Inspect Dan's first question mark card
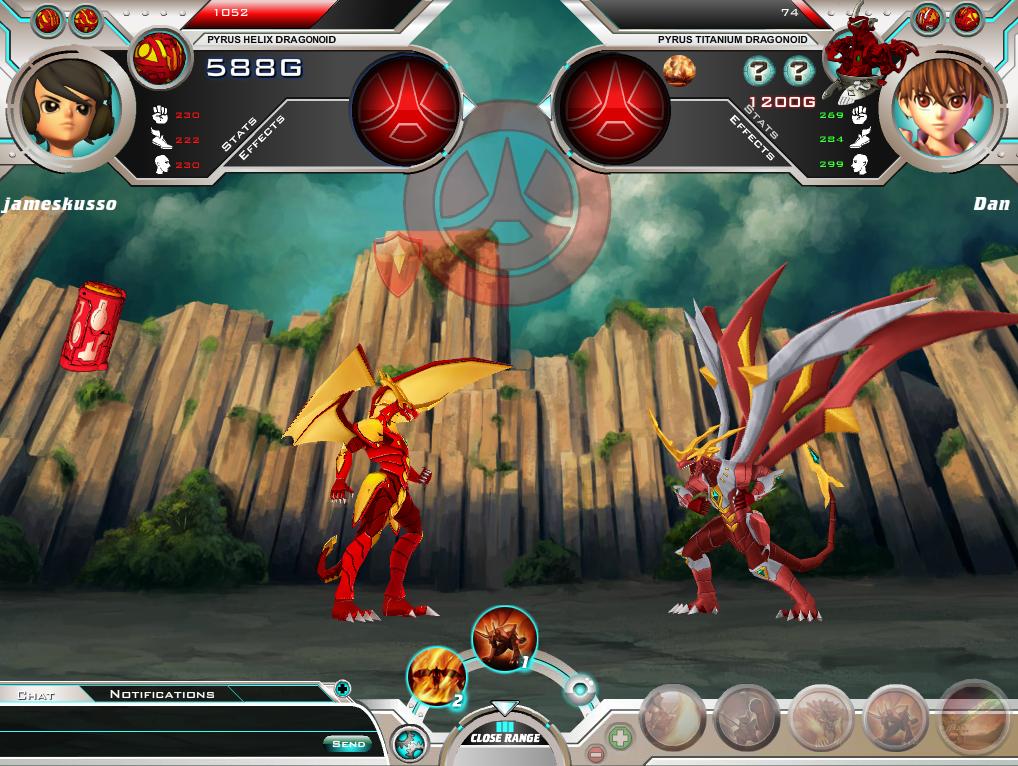This screenshot has width=1018, height=766. point(759,71)
